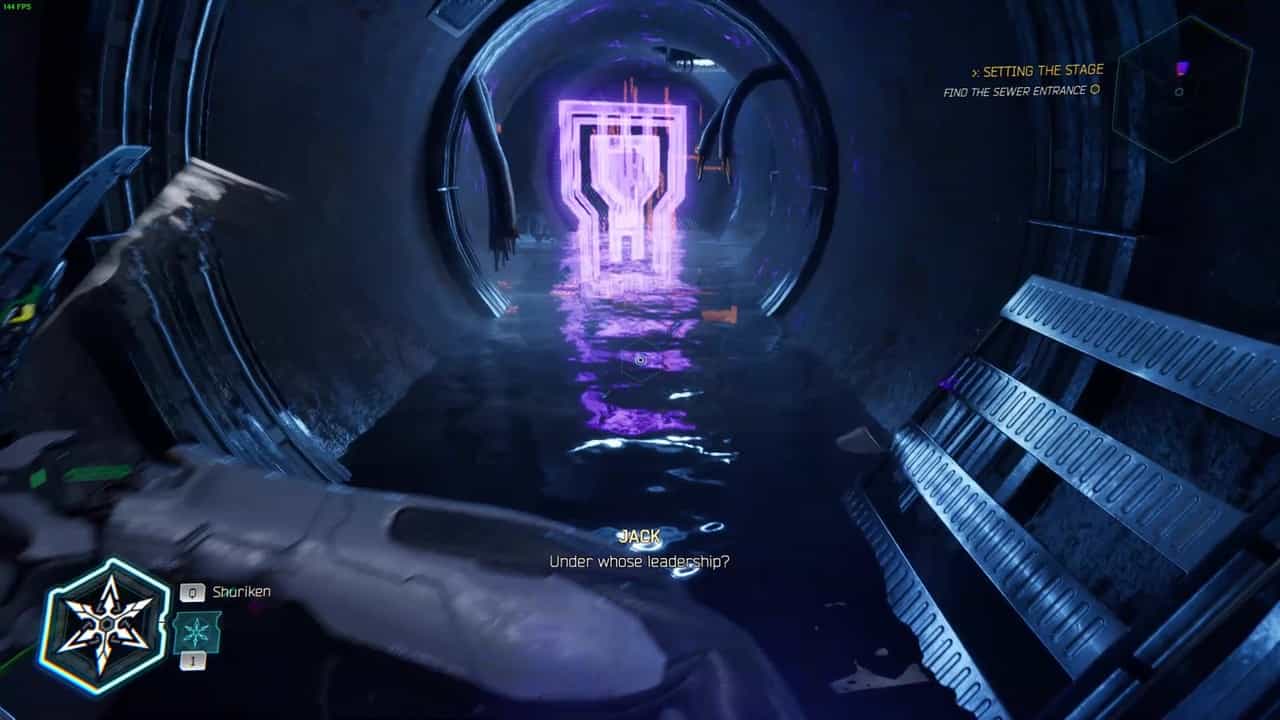
Task: Click the purple marker on the minimap
Action: pos(1183,68)
